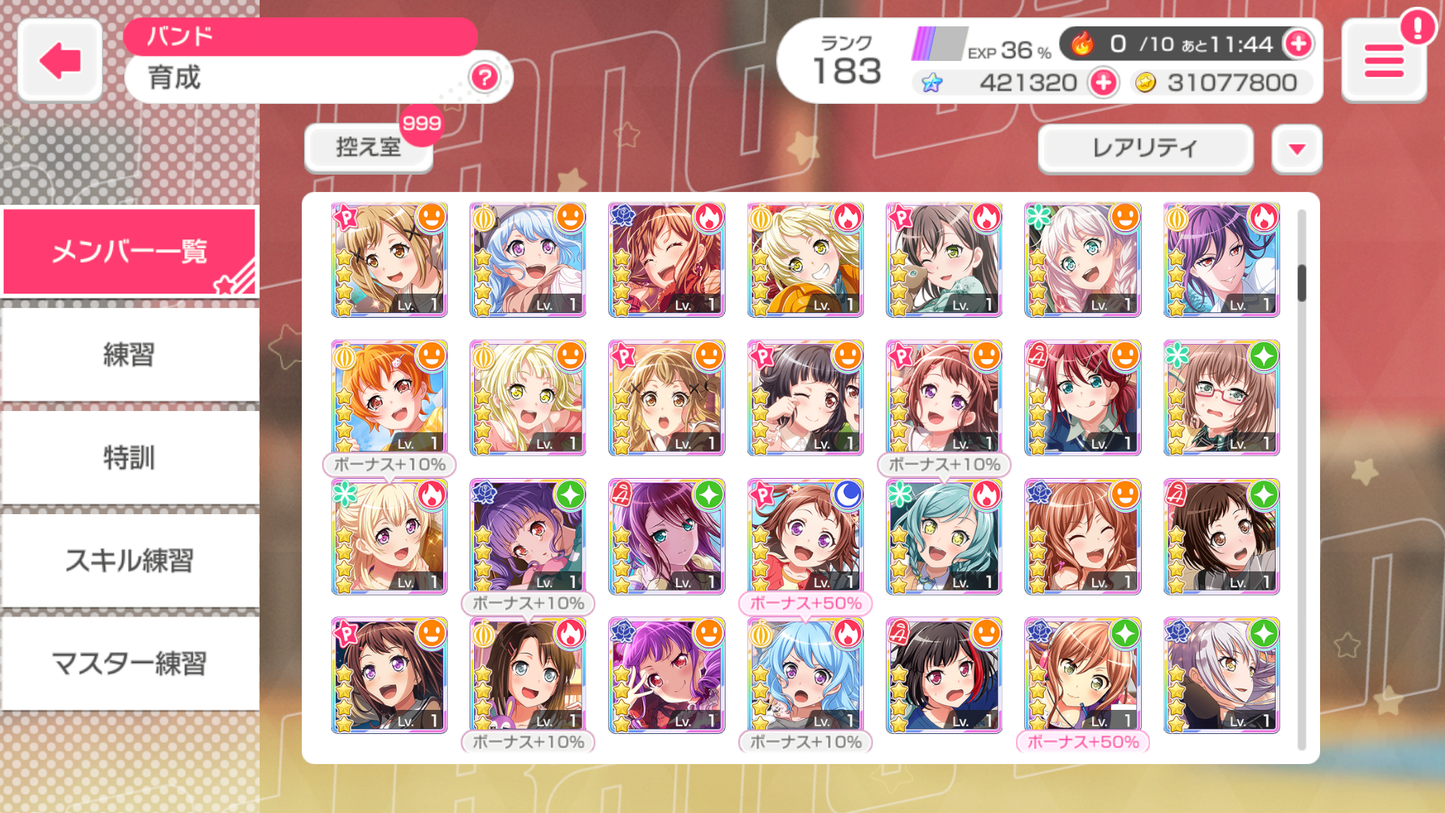Toggle the red sort direction arrow
This screenshot has height=813, width=1445.
[x=1296, y=148]
